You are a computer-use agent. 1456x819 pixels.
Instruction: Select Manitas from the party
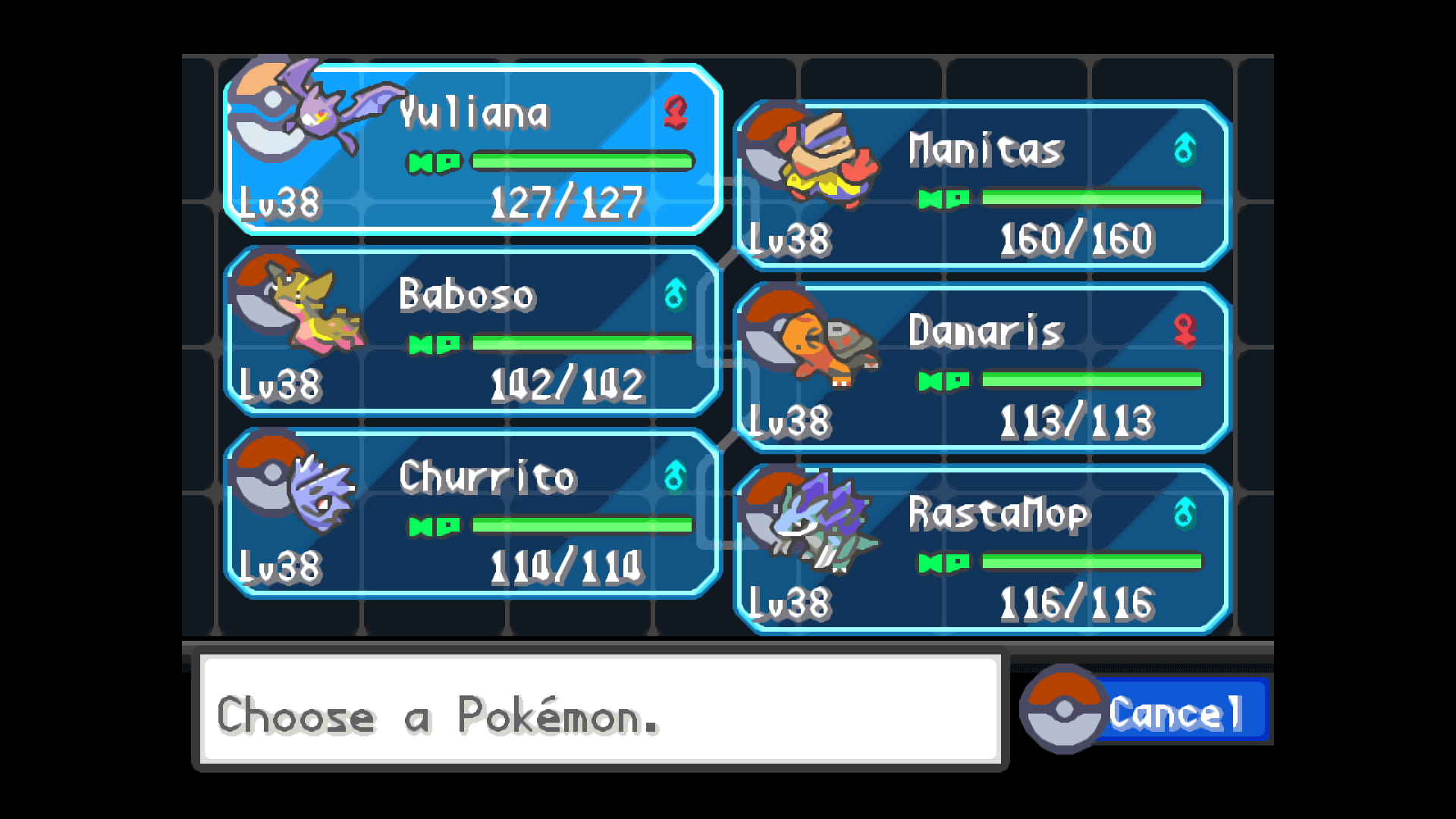coord(982,186)
